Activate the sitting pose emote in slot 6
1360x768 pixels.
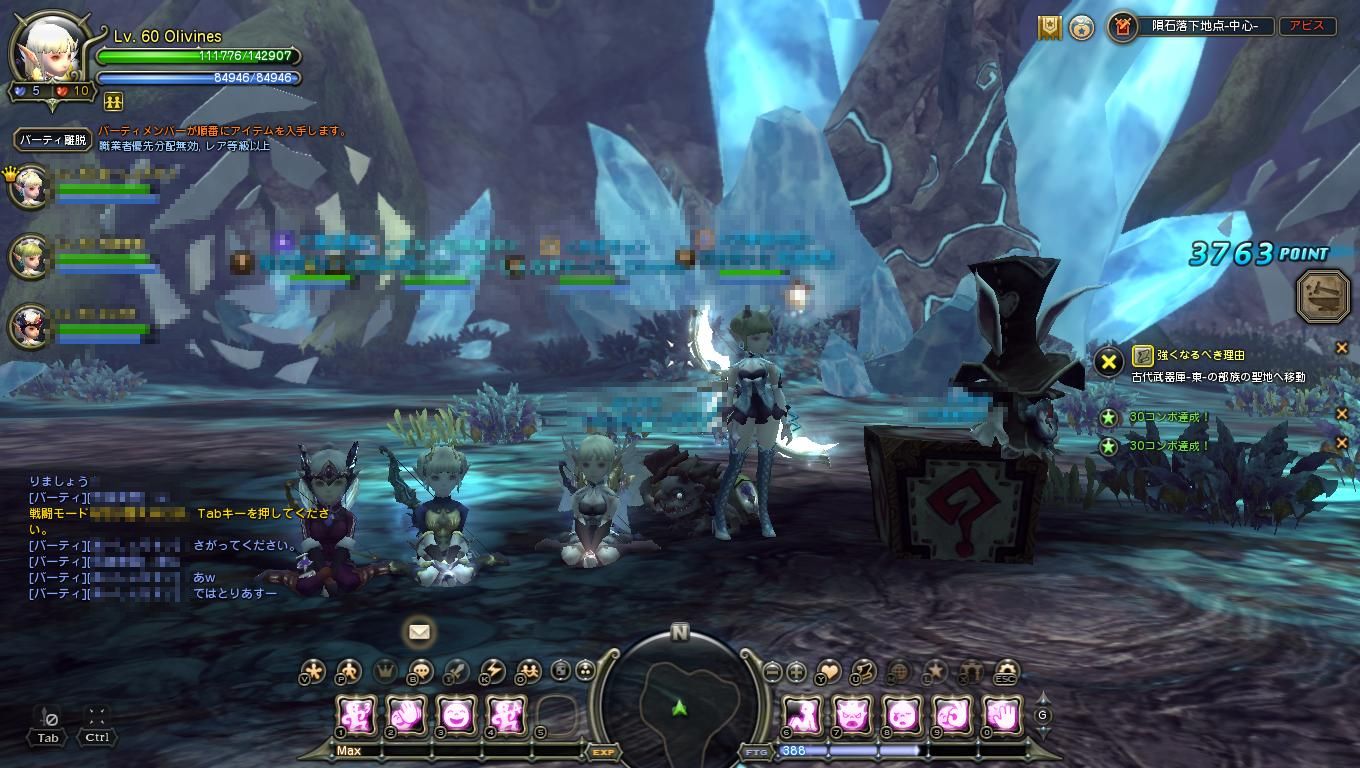coord(802,716)
